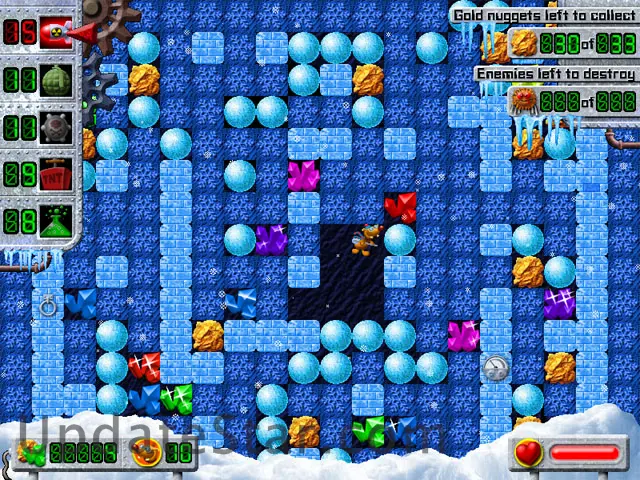Select the spiked mine weapon
The height and width of the screenshot is (480, 640).
57,128
